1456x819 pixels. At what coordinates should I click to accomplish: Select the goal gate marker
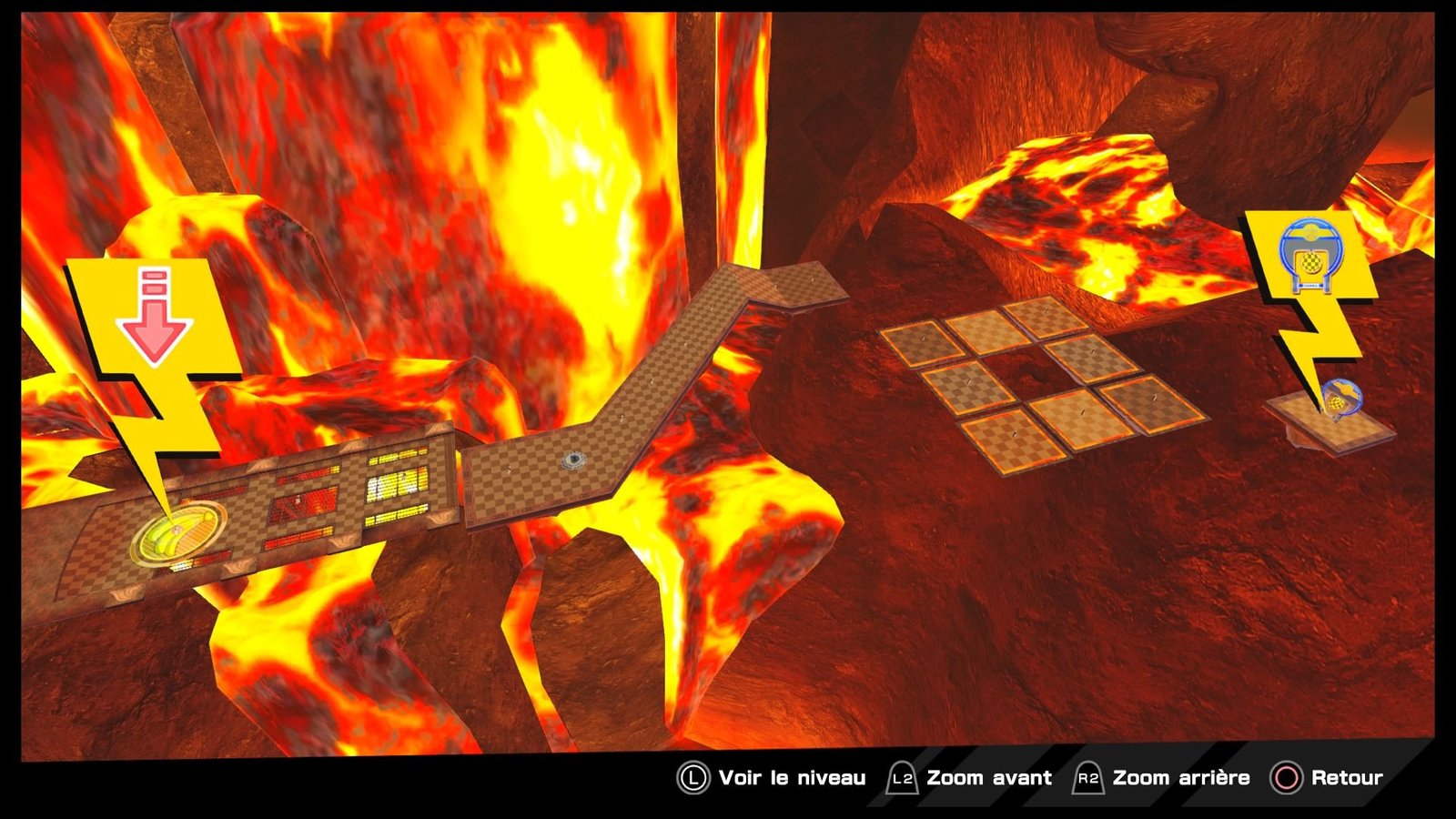(1309, 258)
